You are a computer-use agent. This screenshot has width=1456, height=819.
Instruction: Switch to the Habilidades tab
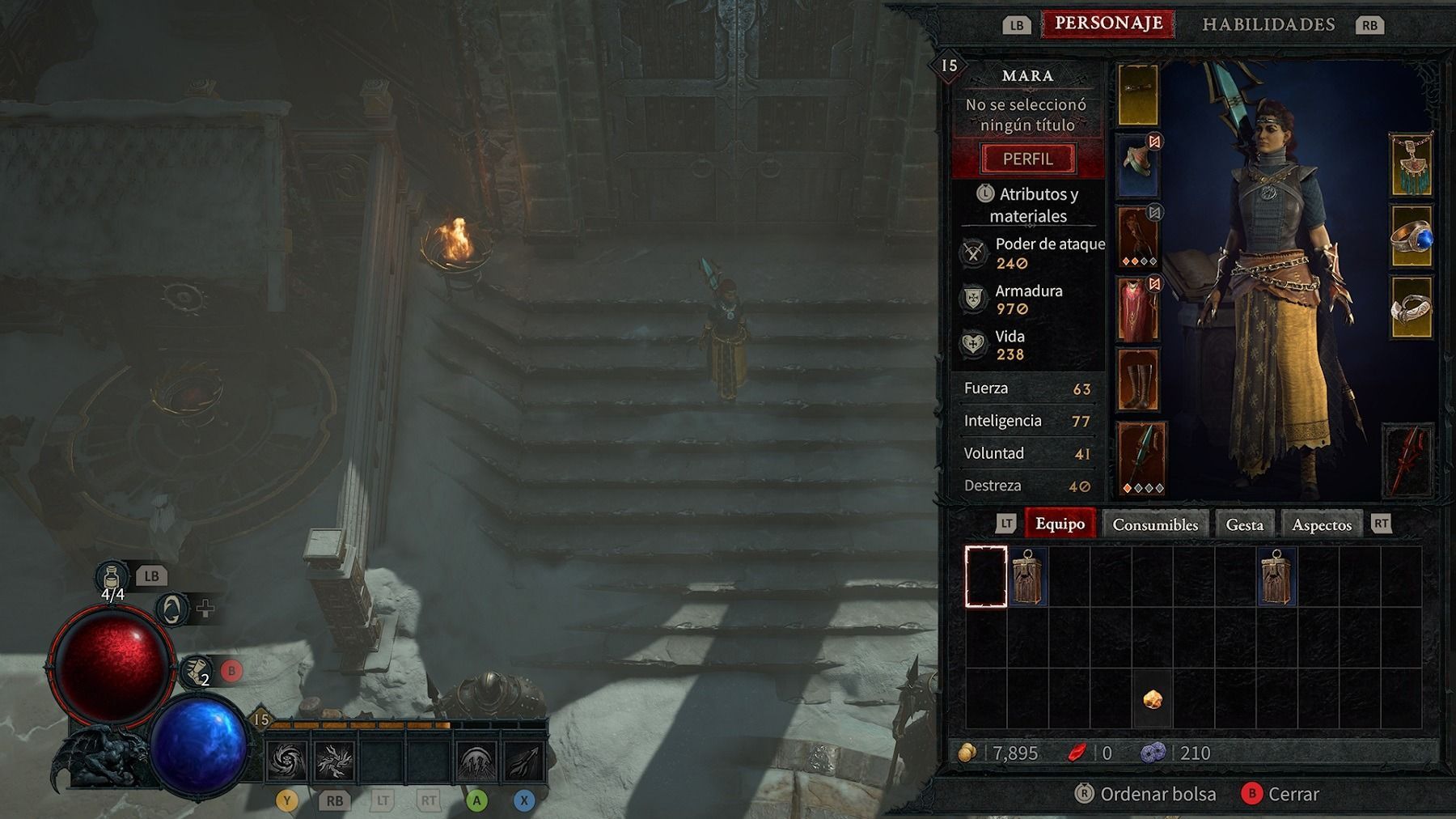(1268, 24)
